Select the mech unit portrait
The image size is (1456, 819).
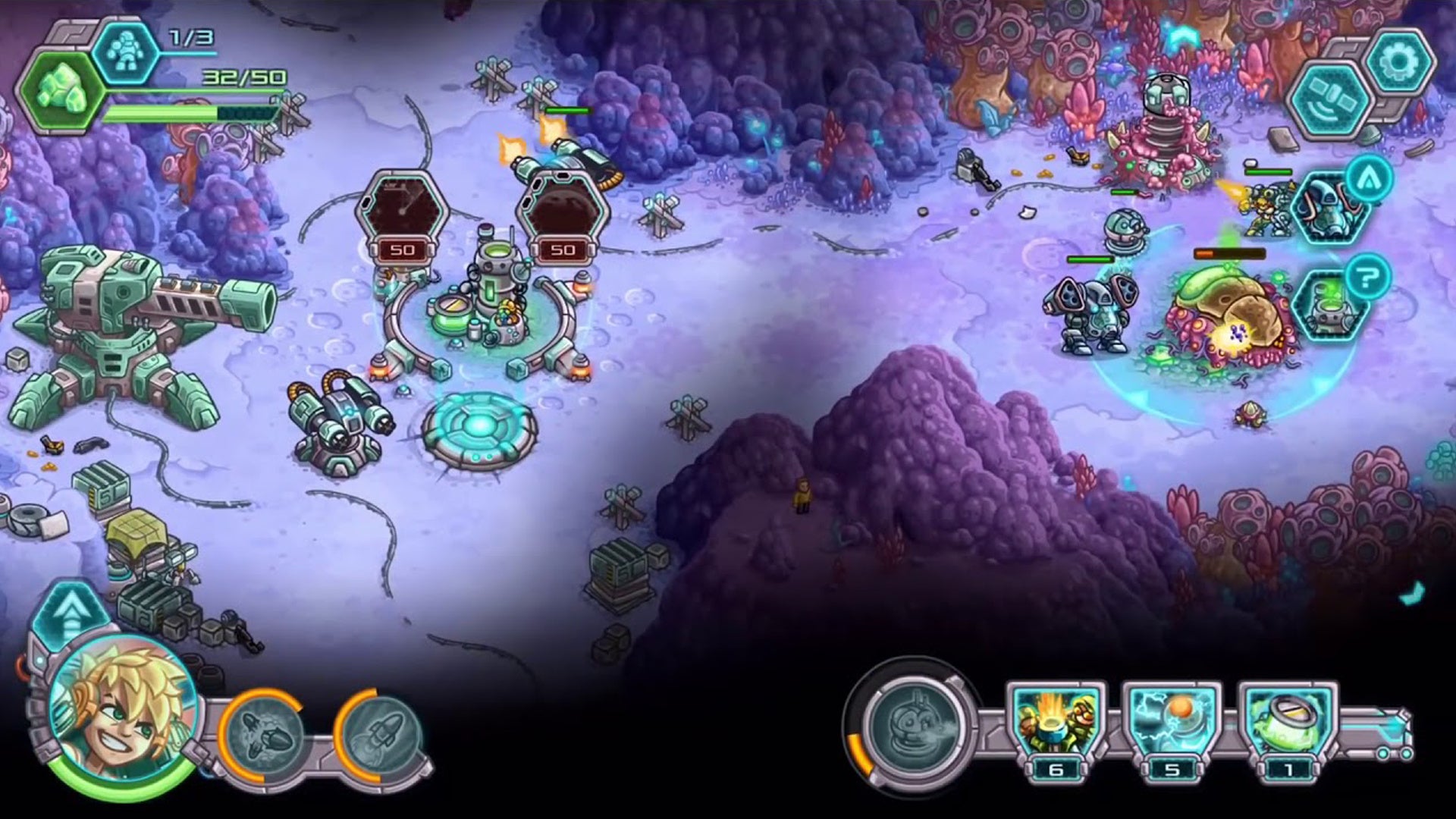[x=1329, y=207]
